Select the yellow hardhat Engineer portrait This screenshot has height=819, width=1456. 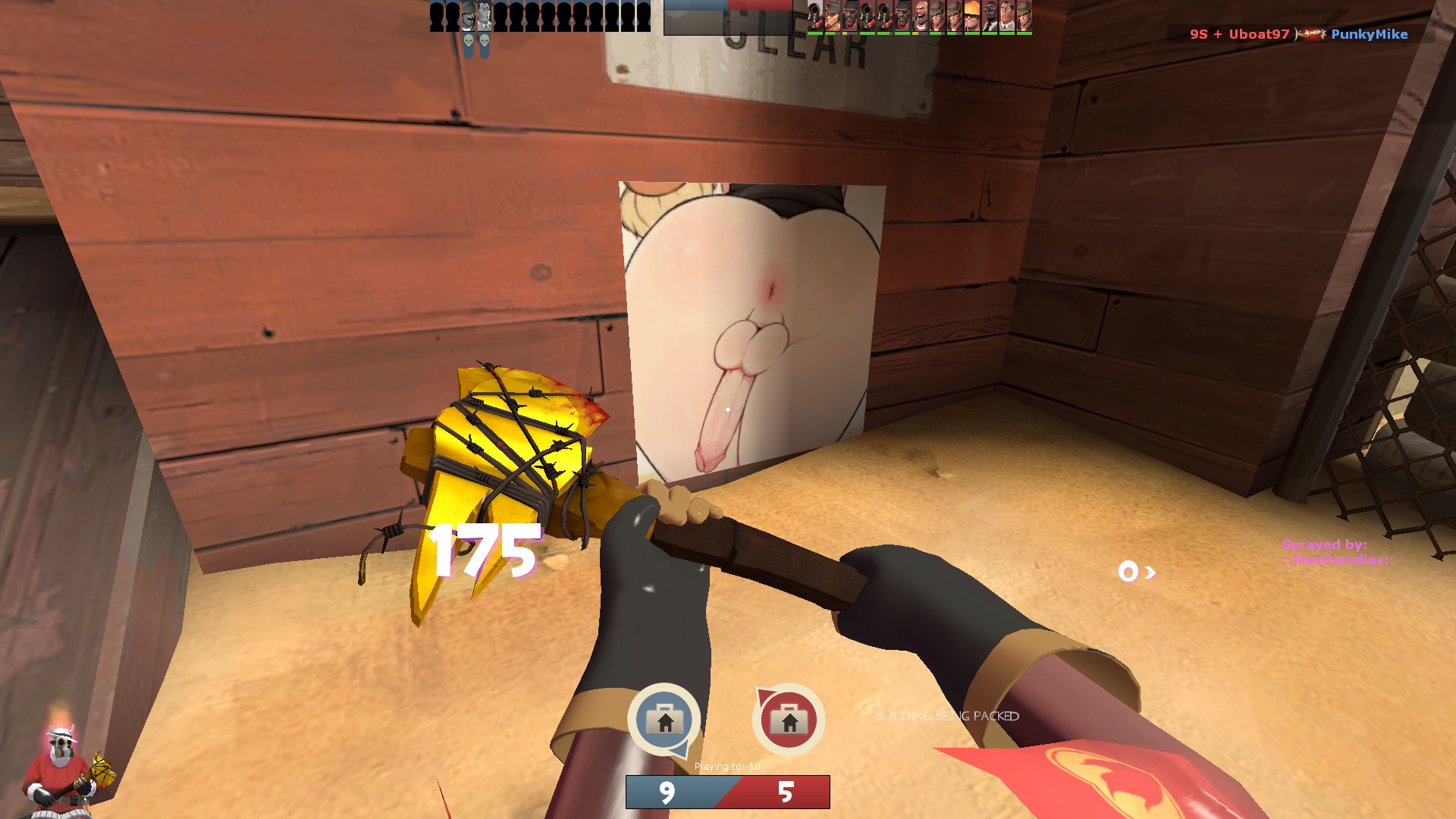(x=972, y=16)
